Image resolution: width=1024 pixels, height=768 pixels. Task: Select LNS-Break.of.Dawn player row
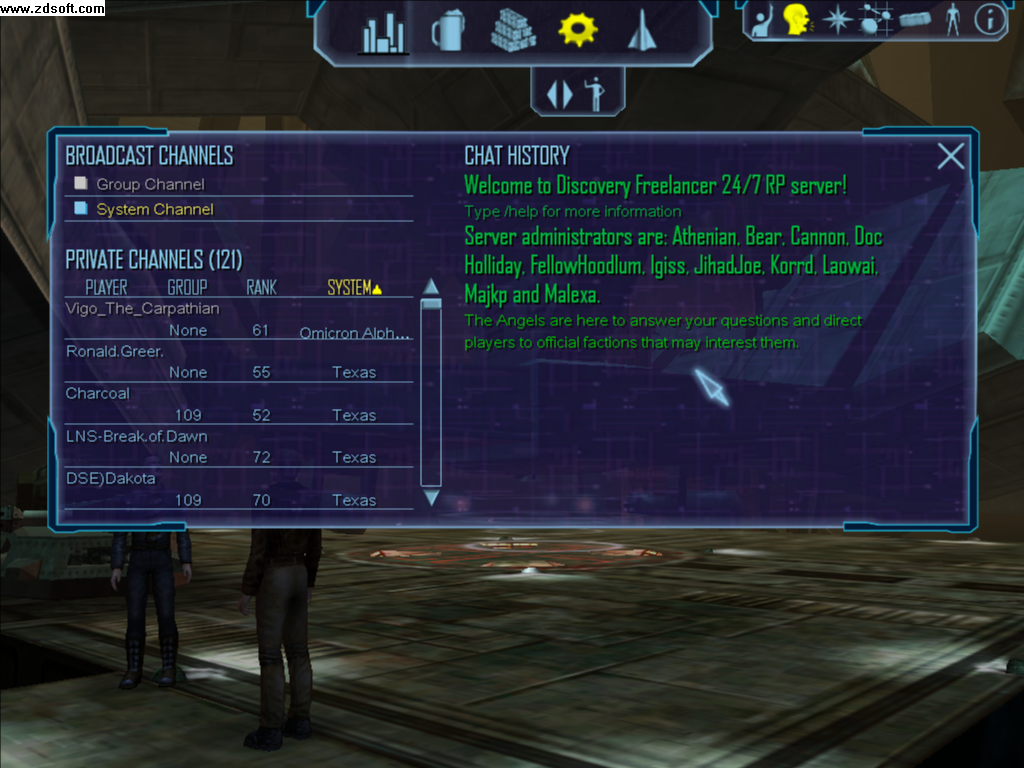click(137, 437)
